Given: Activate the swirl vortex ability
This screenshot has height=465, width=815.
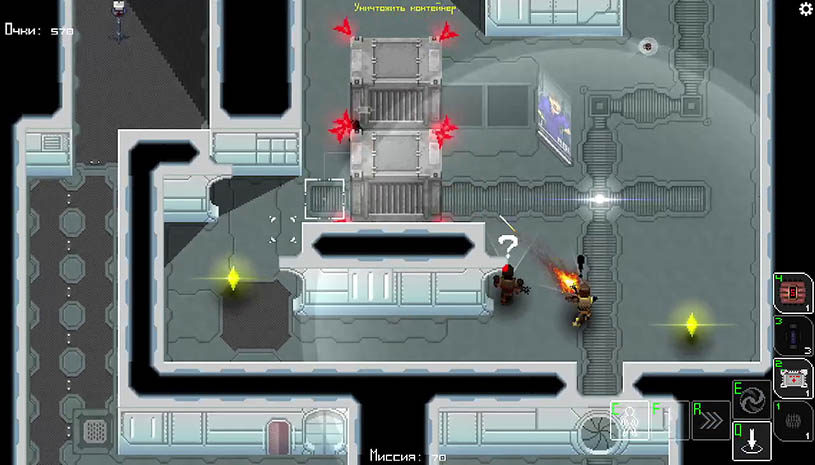Looking at the screenshot, I should [x=752, y=399].
